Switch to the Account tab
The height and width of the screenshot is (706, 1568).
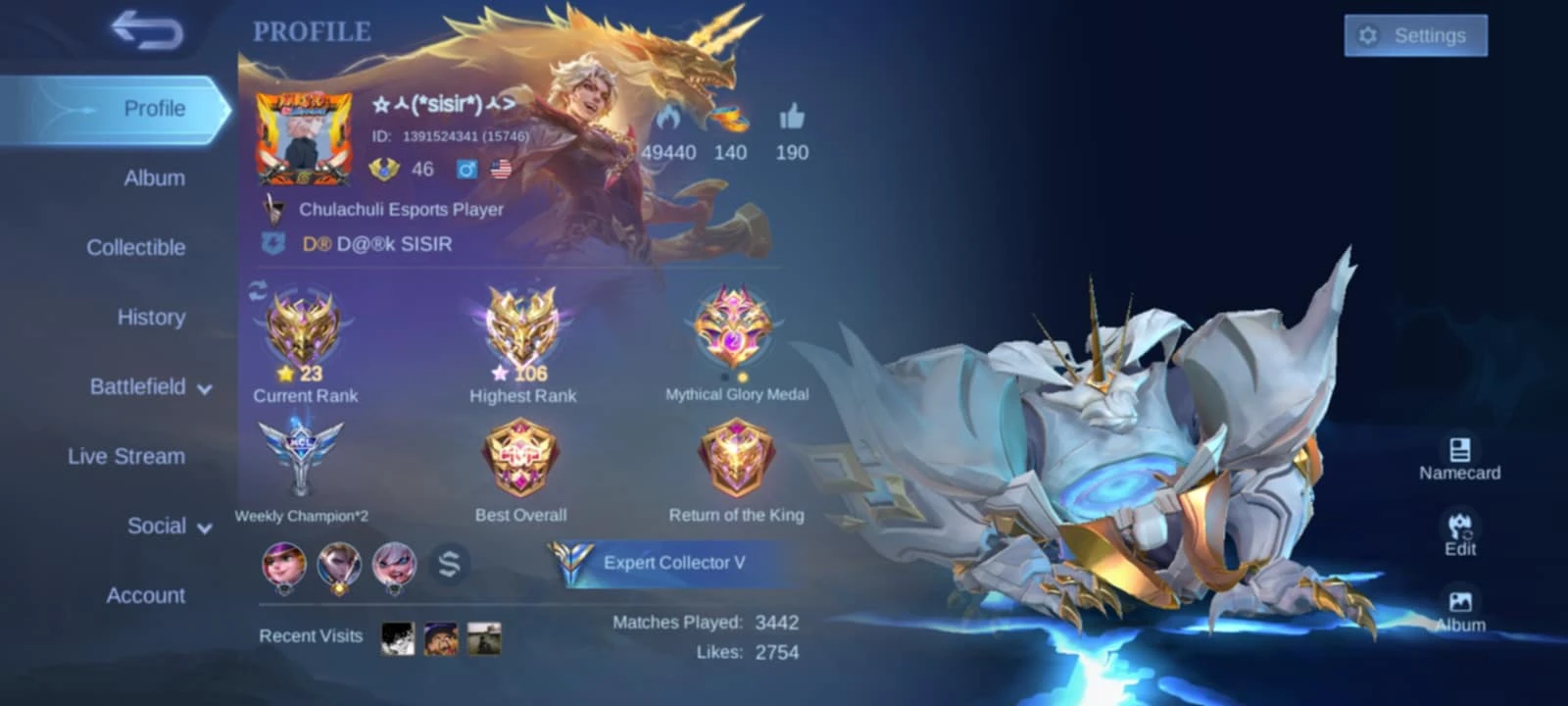click(145, 596)
